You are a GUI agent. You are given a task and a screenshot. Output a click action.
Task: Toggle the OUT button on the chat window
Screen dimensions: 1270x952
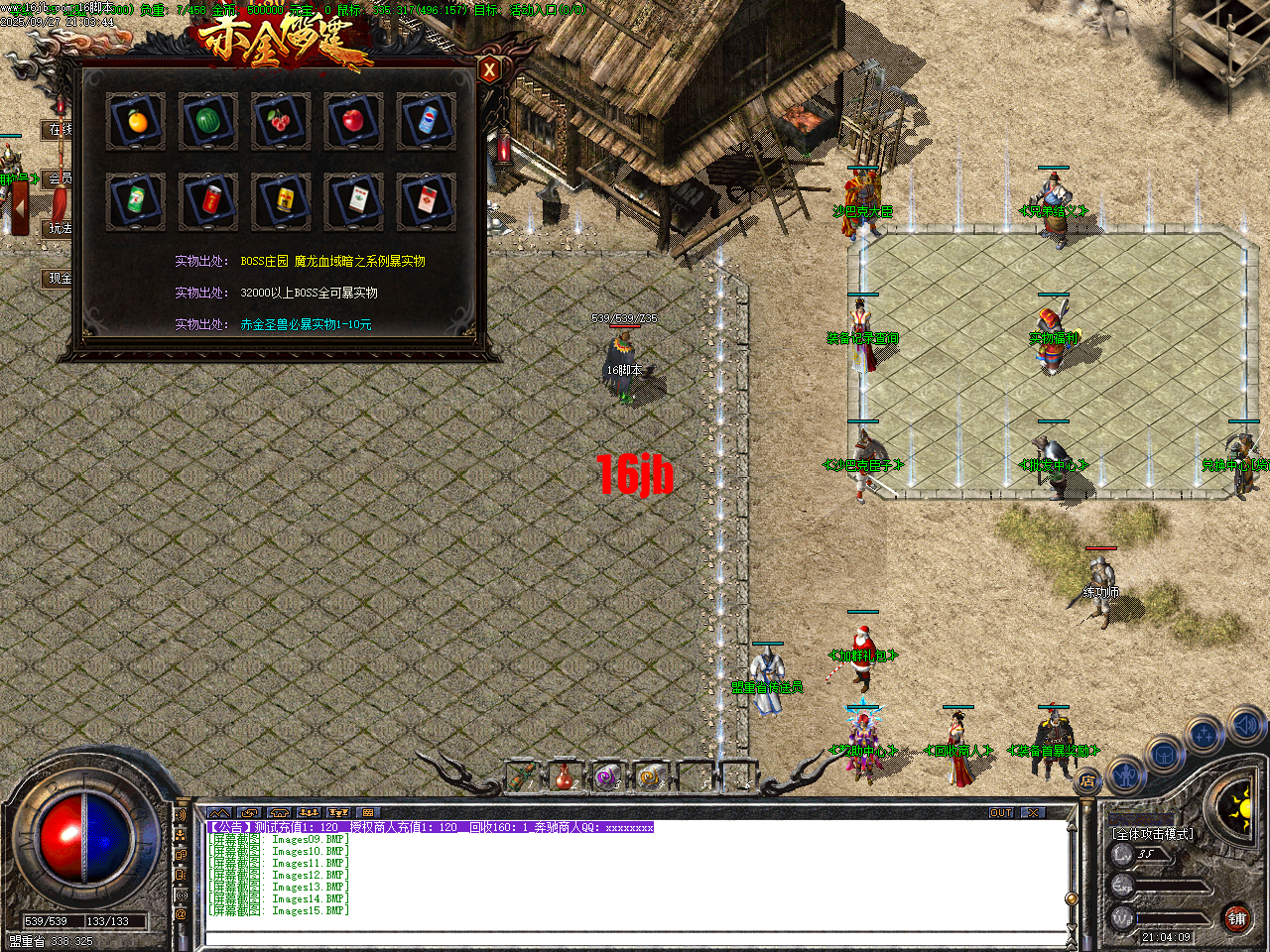point(1001,813)
